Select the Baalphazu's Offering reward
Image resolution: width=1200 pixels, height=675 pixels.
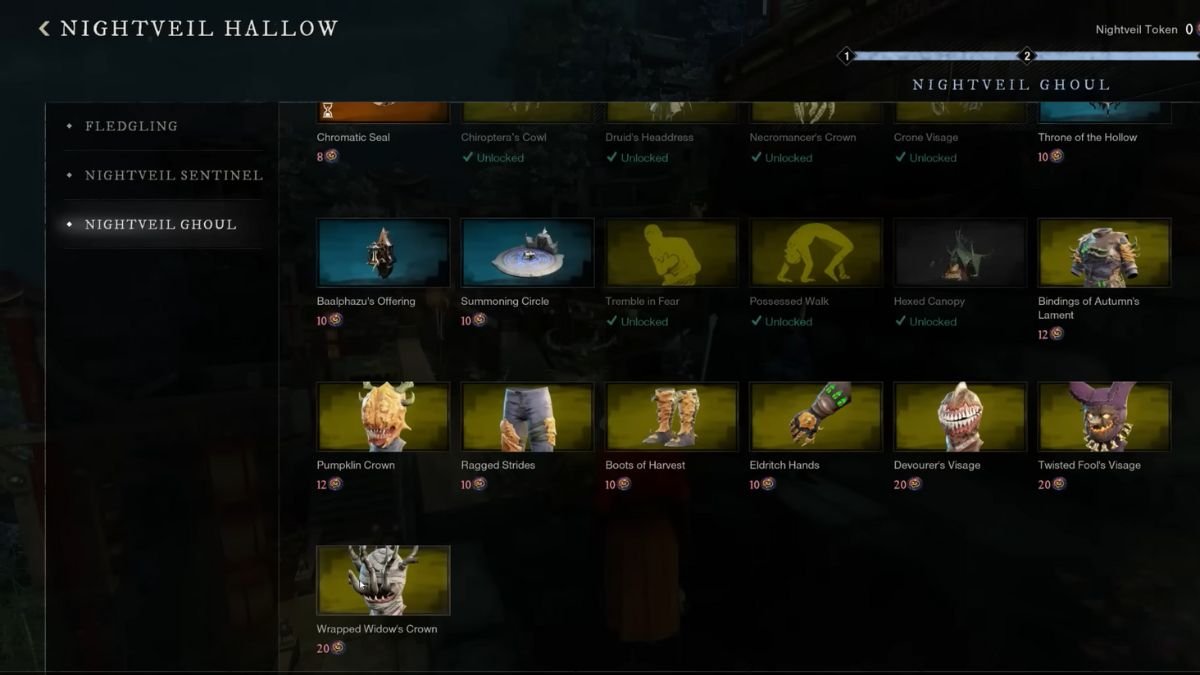(x=383, y=253)
